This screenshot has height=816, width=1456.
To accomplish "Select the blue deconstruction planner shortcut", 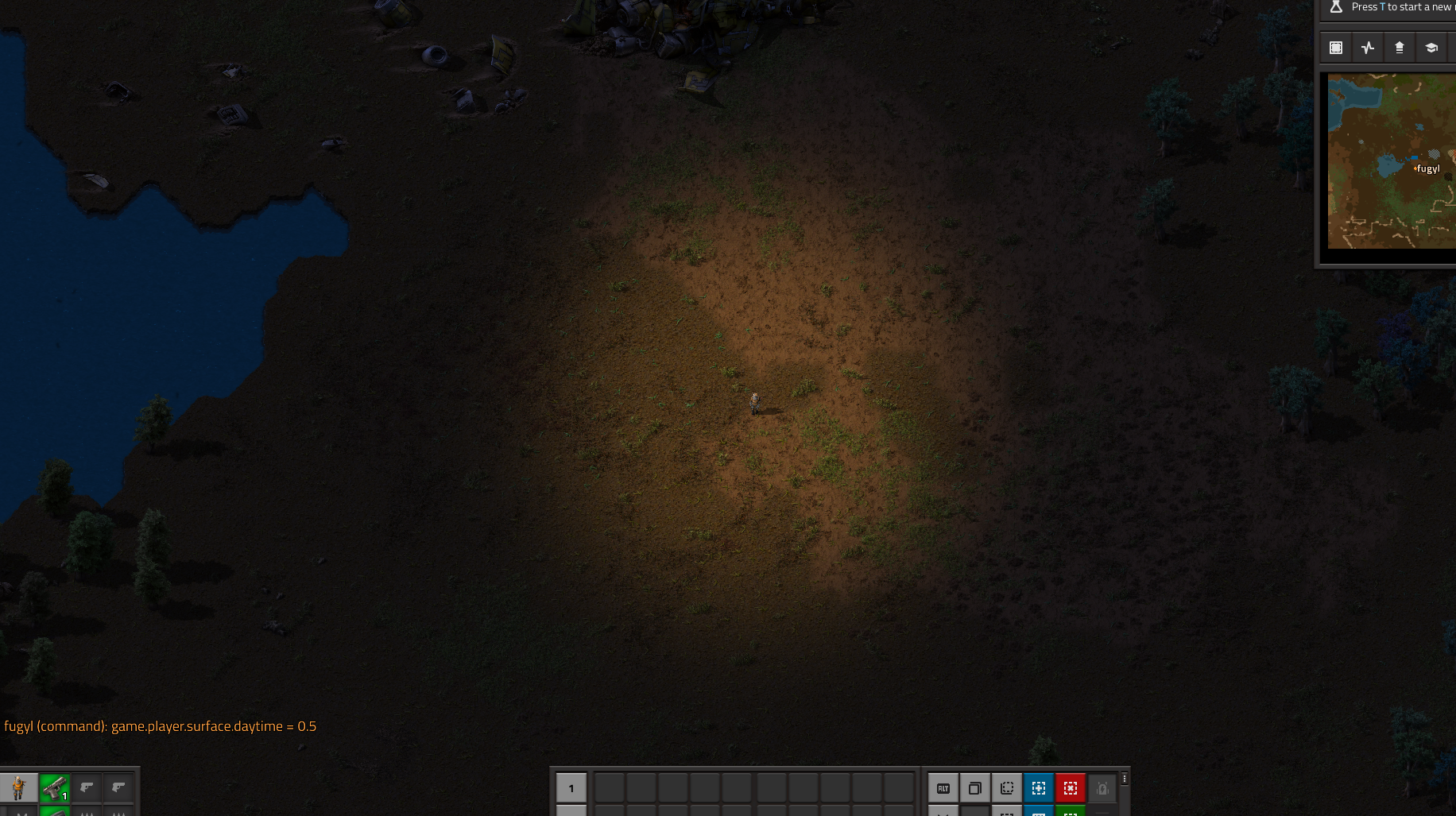I will point(1038,788).
